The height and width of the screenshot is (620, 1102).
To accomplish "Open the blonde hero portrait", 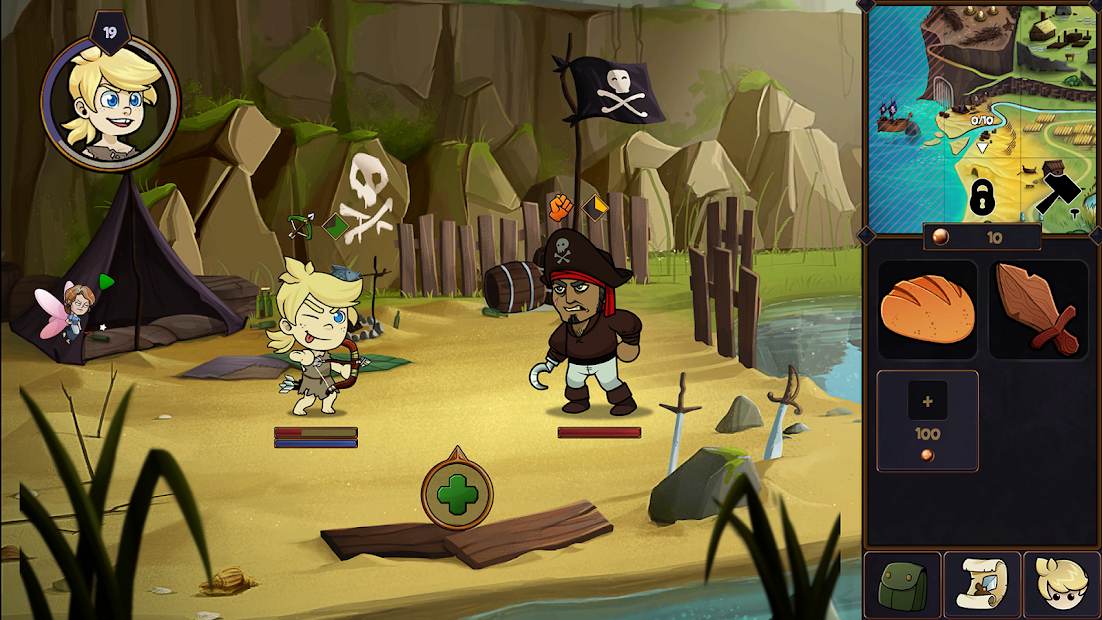I will click(x=109, y=100).
